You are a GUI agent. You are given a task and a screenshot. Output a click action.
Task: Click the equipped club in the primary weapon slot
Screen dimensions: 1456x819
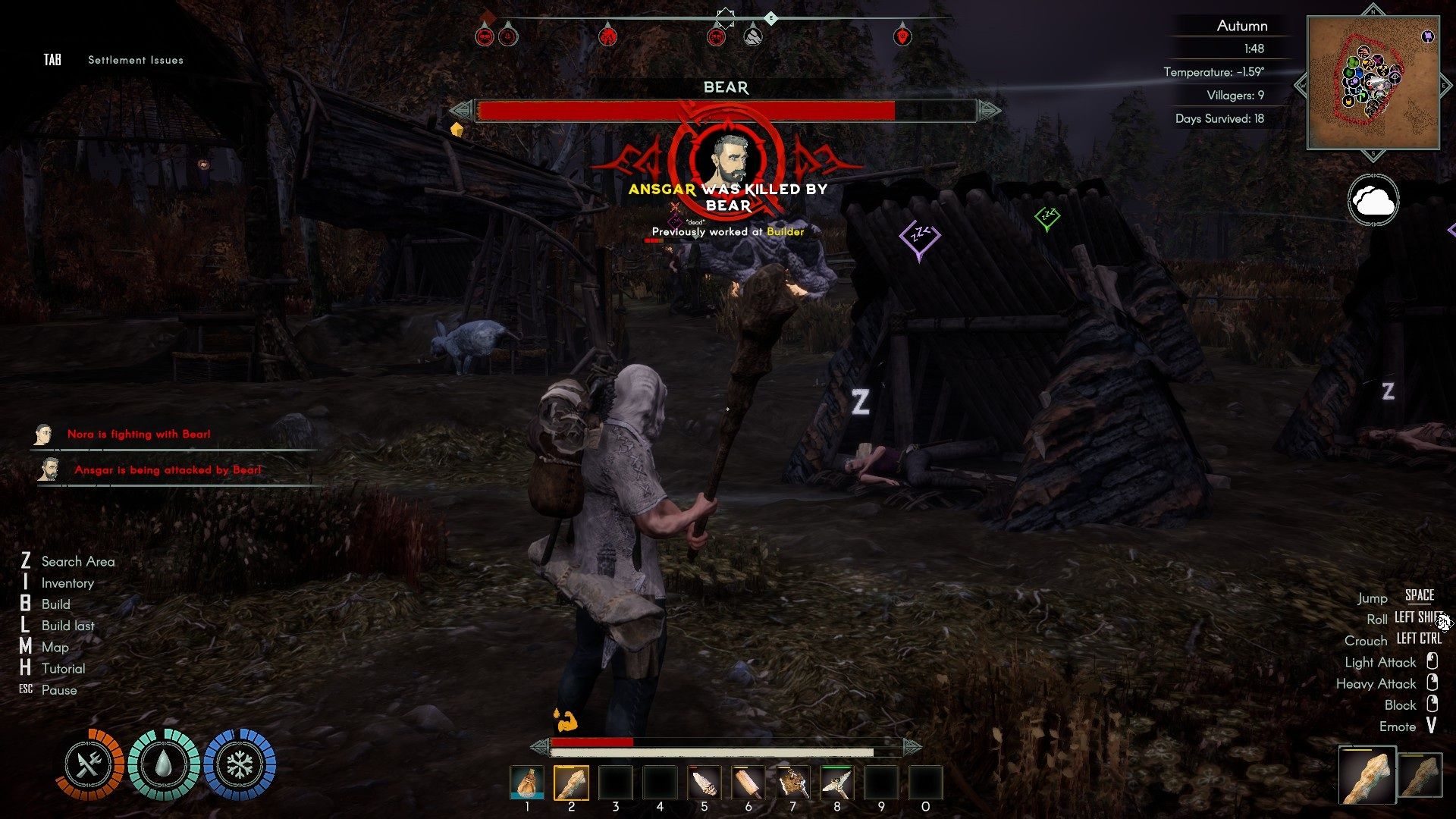(1367, 775)
